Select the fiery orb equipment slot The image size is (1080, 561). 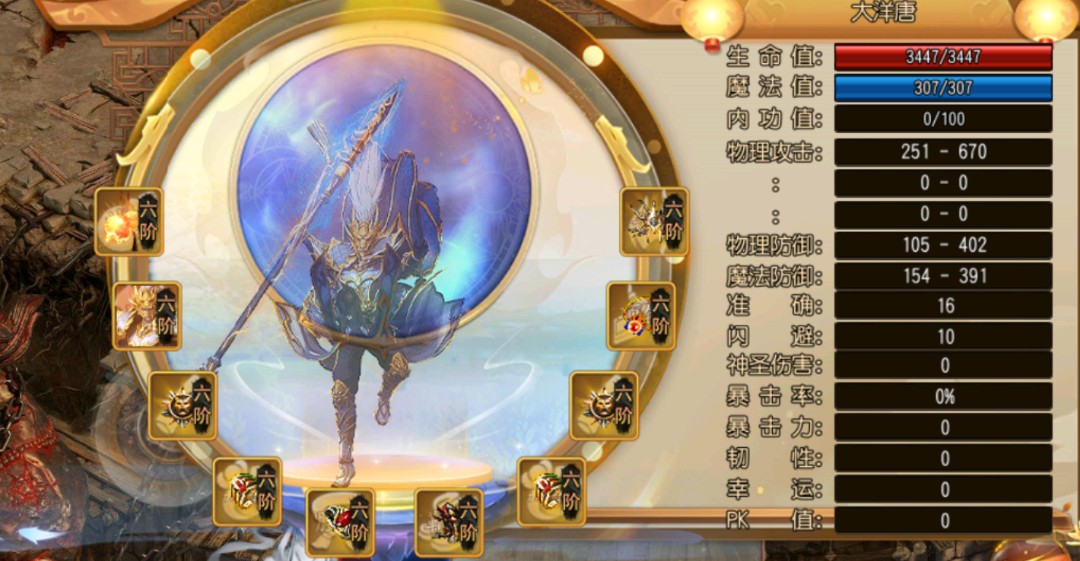click(x=129, y=221)
